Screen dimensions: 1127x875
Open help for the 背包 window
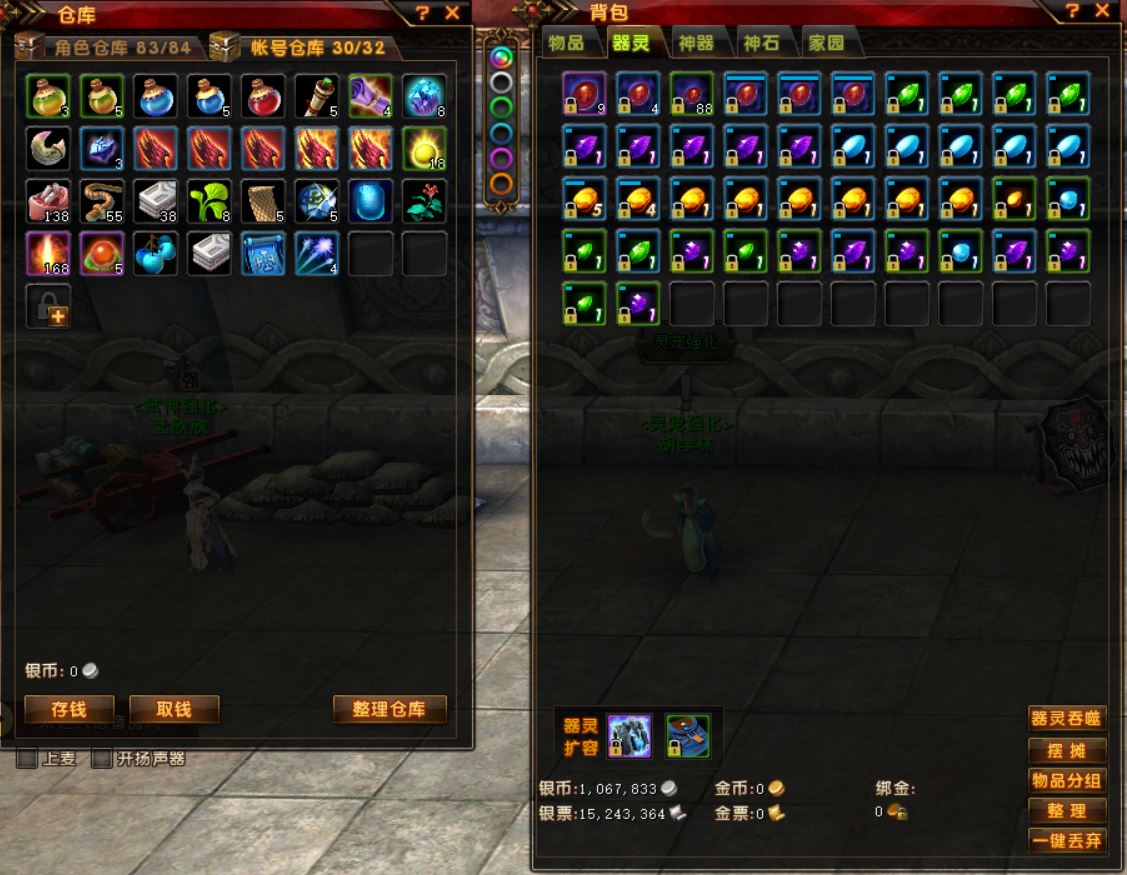pos(1072,11)
